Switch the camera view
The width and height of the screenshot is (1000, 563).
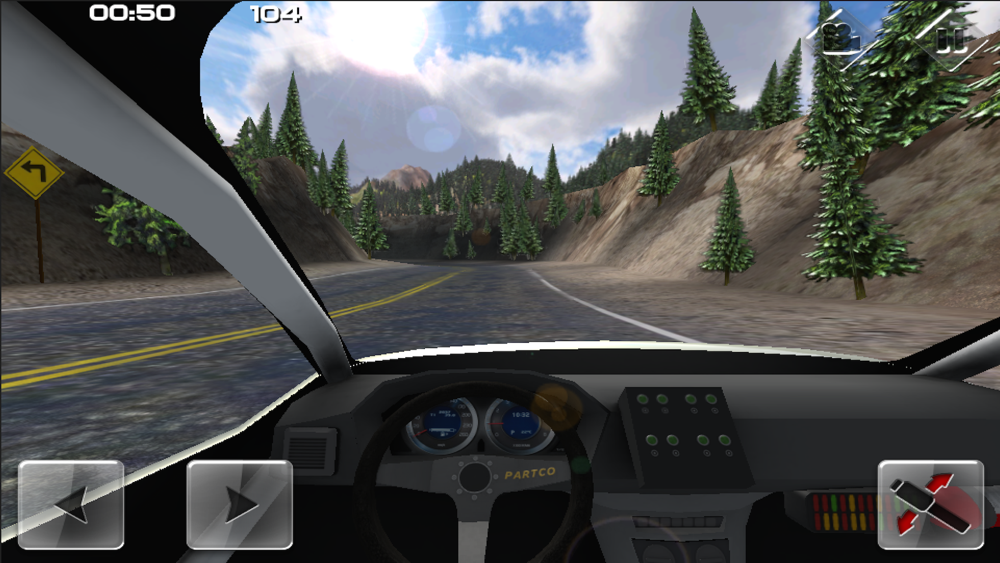point(842,37)
